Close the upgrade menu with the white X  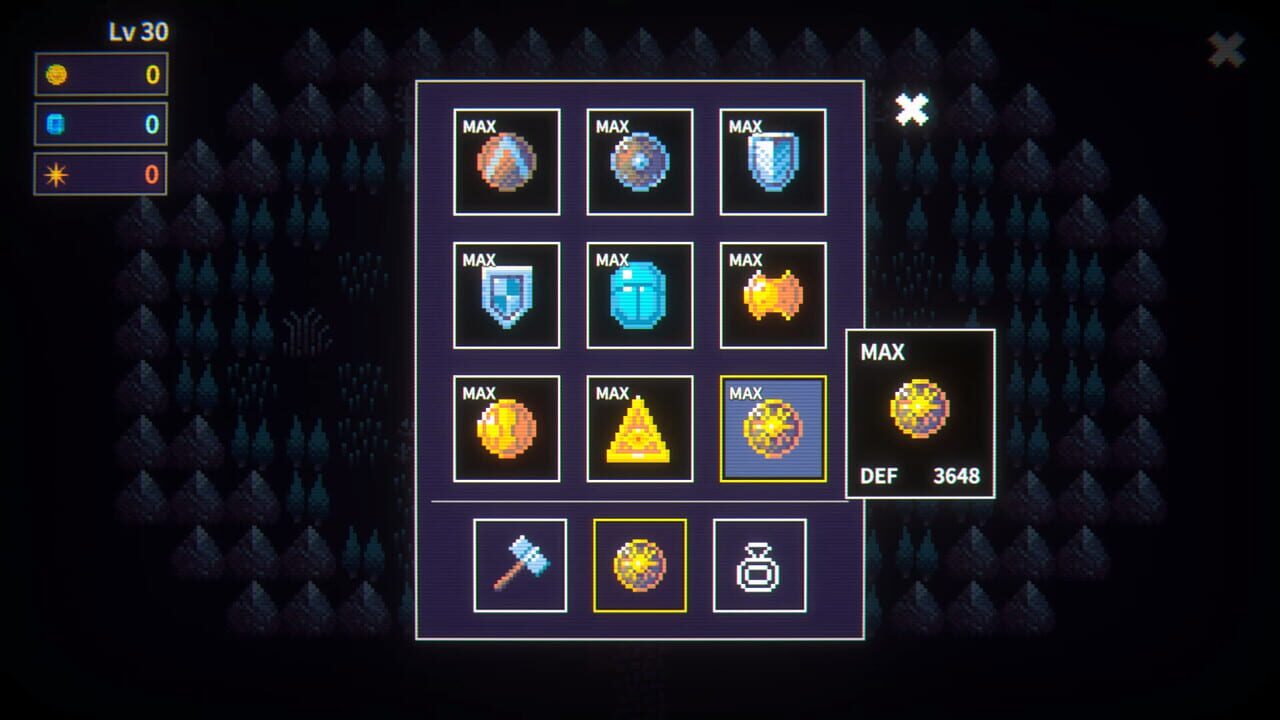913,109
